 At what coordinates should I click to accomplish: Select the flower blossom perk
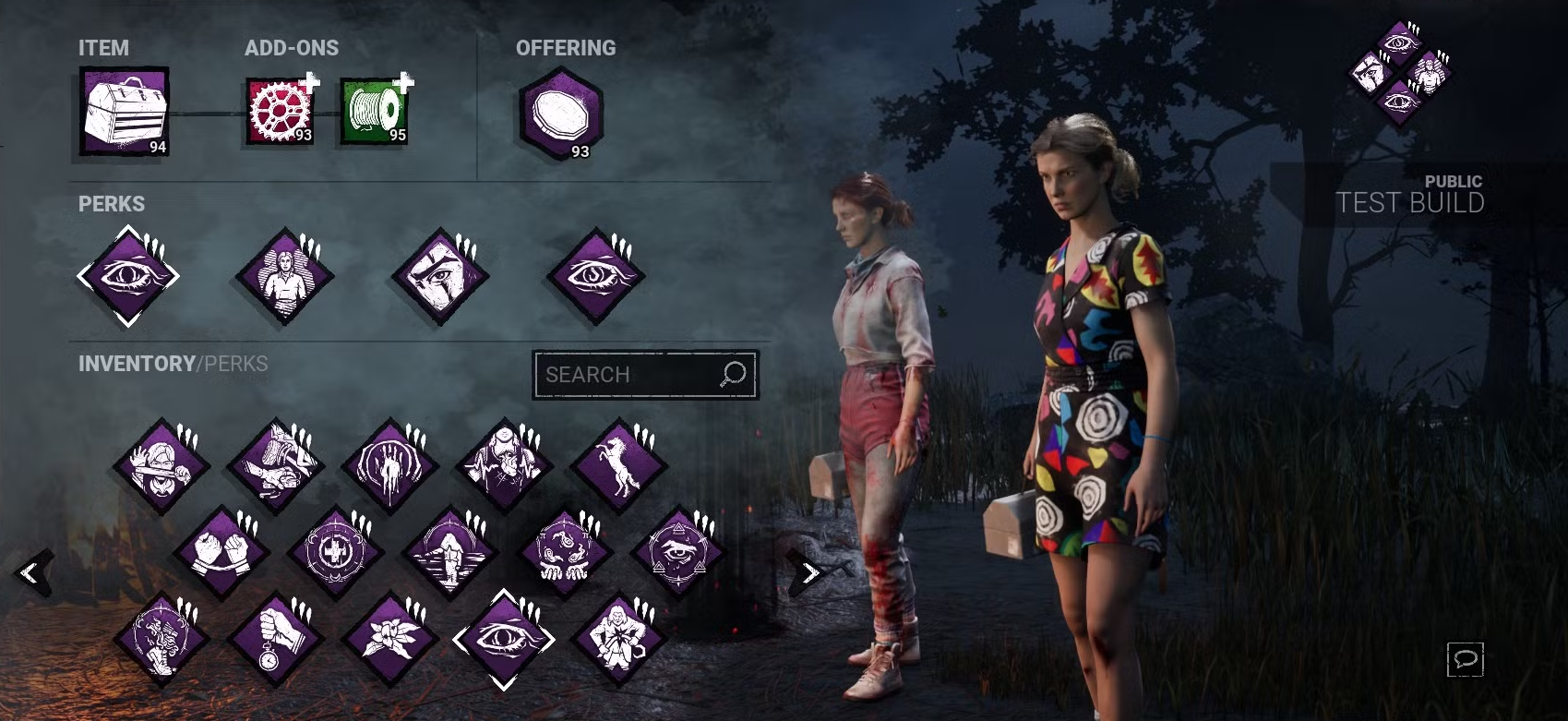(389, 639)
